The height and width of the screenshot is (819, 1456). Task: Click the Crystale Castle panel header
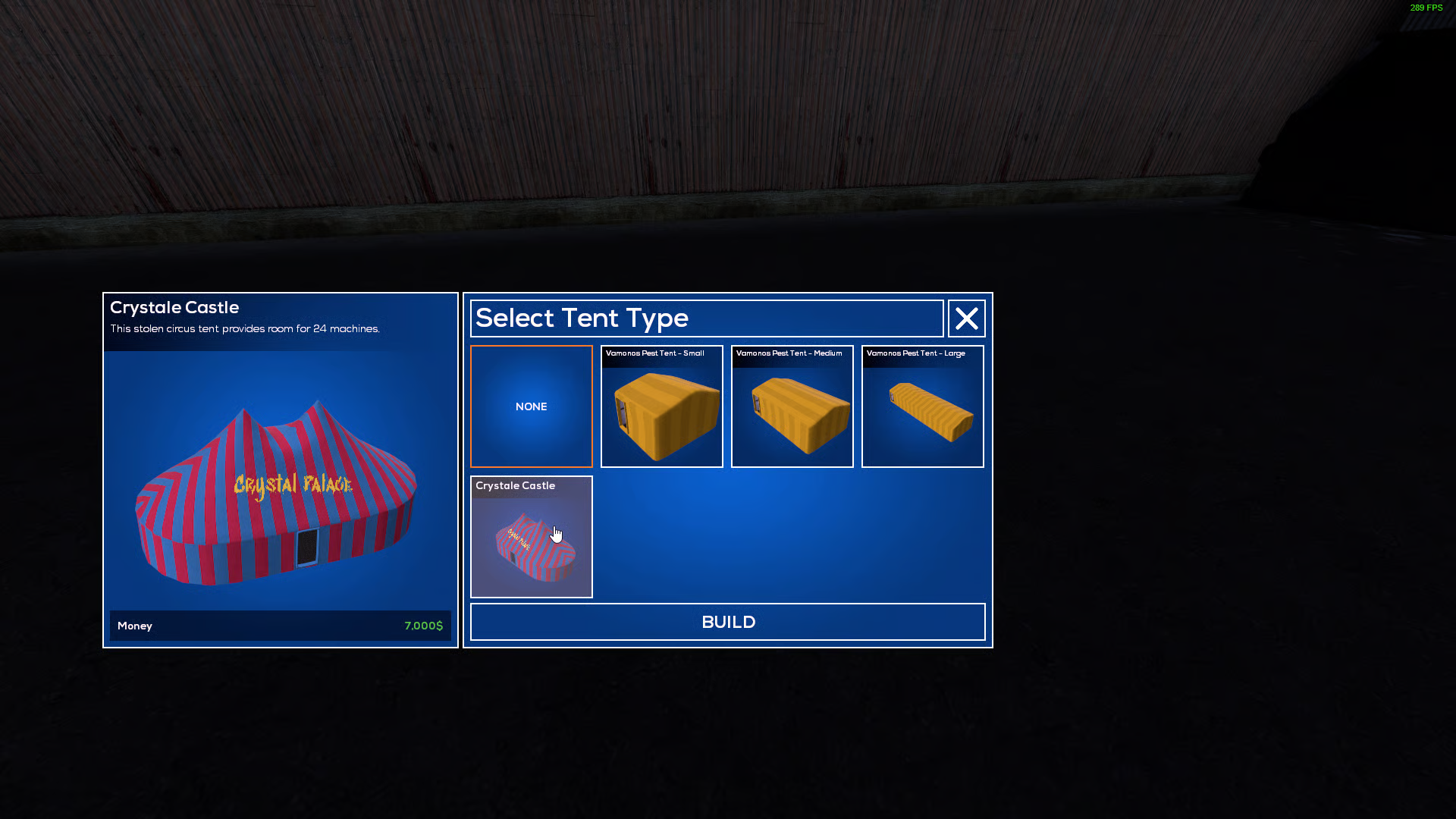pos(174,307)
